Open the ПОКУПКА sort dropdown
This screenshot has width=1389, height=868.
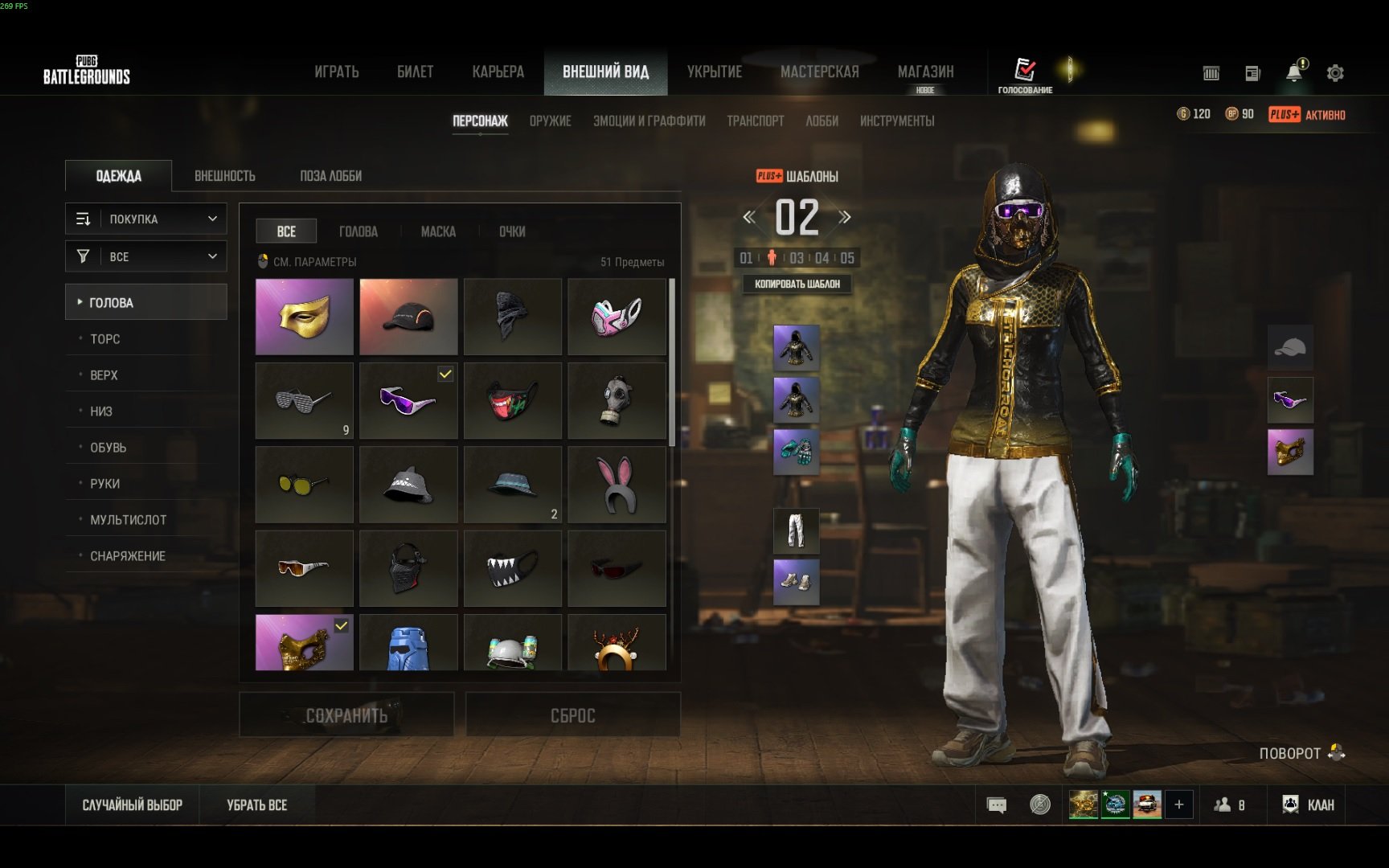[146, 219]
